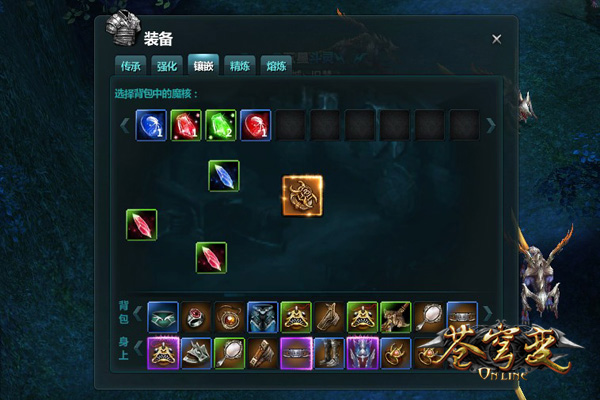
Task: Switch to the 传承 tab
Action: (131, 66)
